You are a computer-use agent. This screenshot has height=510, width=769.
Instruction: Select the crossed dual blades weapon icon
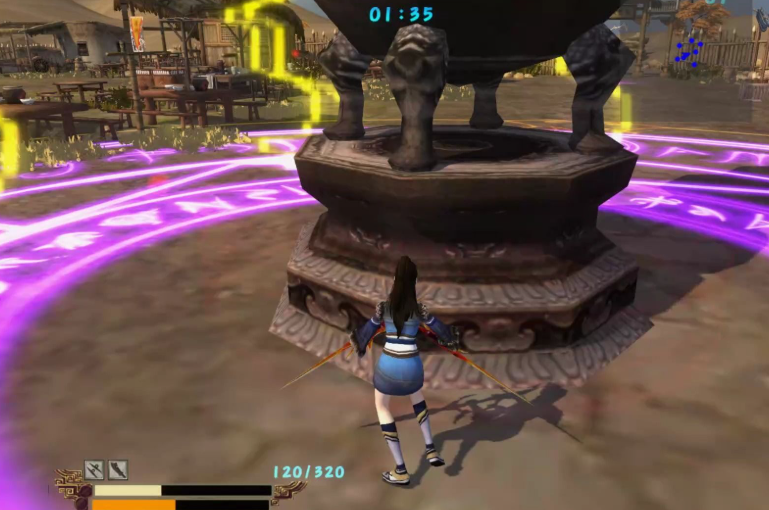pyautogui.click(x=94, y=469)
